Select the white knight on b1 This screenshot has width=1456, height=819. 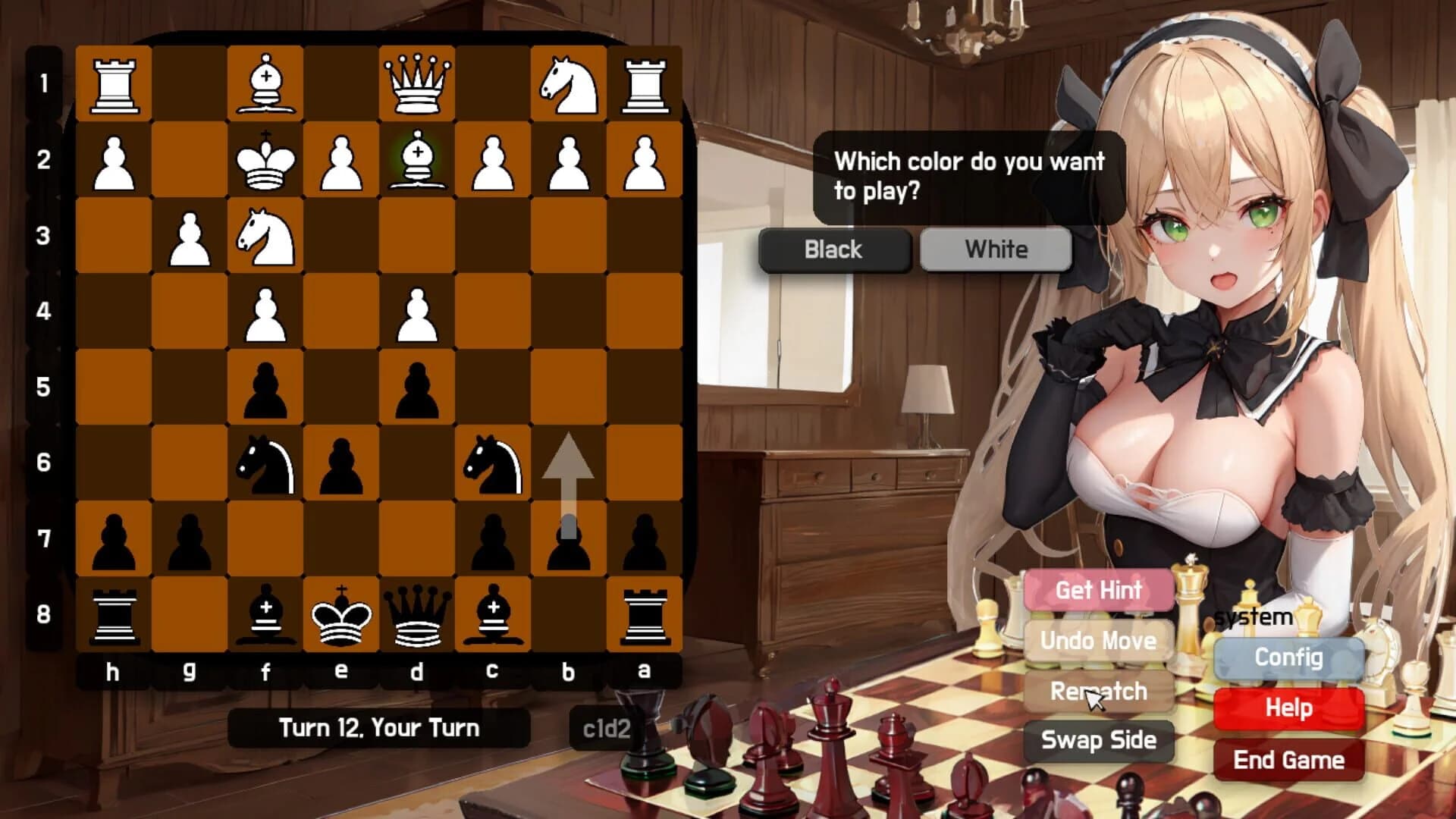click(x=569, y=83)
